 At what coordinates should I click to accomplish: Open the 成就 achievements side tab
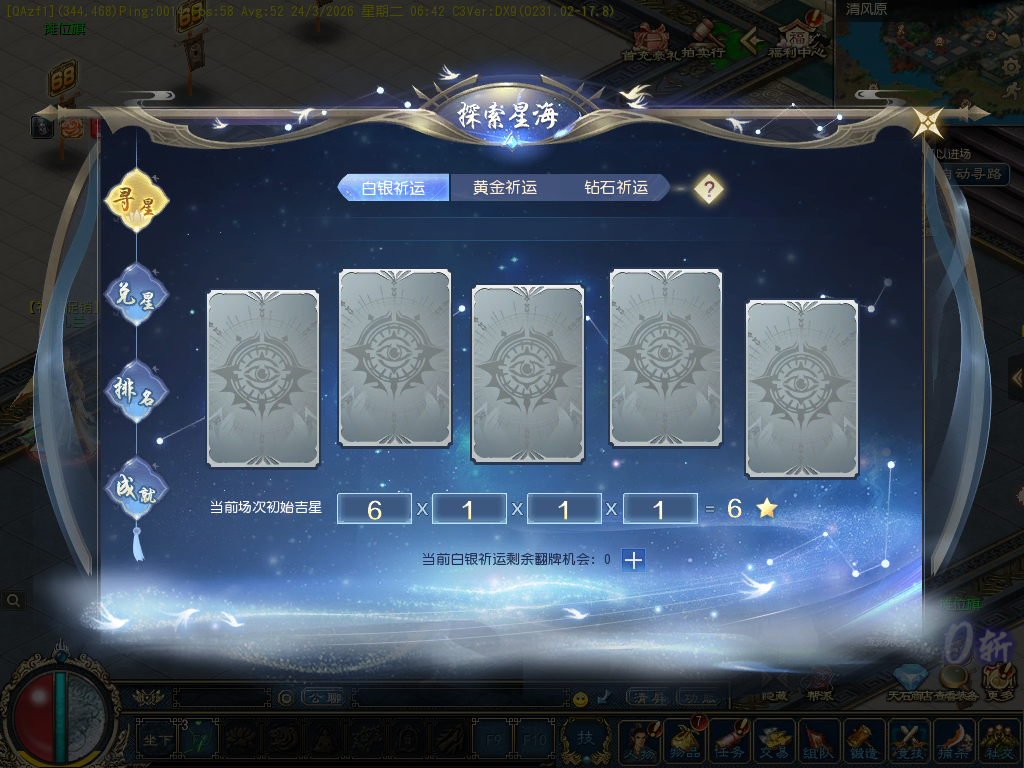coord(136,488)
